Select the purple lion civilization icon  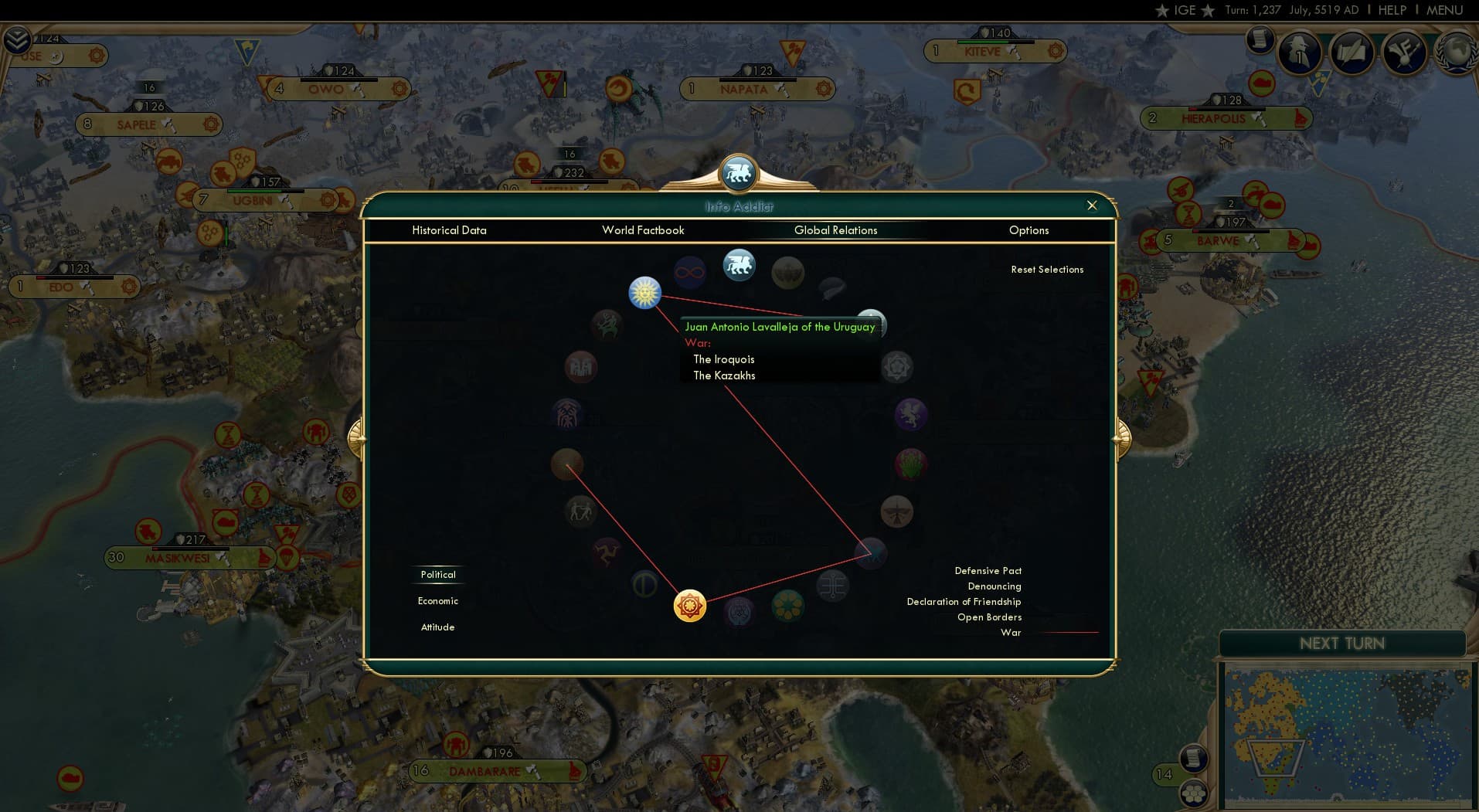[x=913, y=415]
